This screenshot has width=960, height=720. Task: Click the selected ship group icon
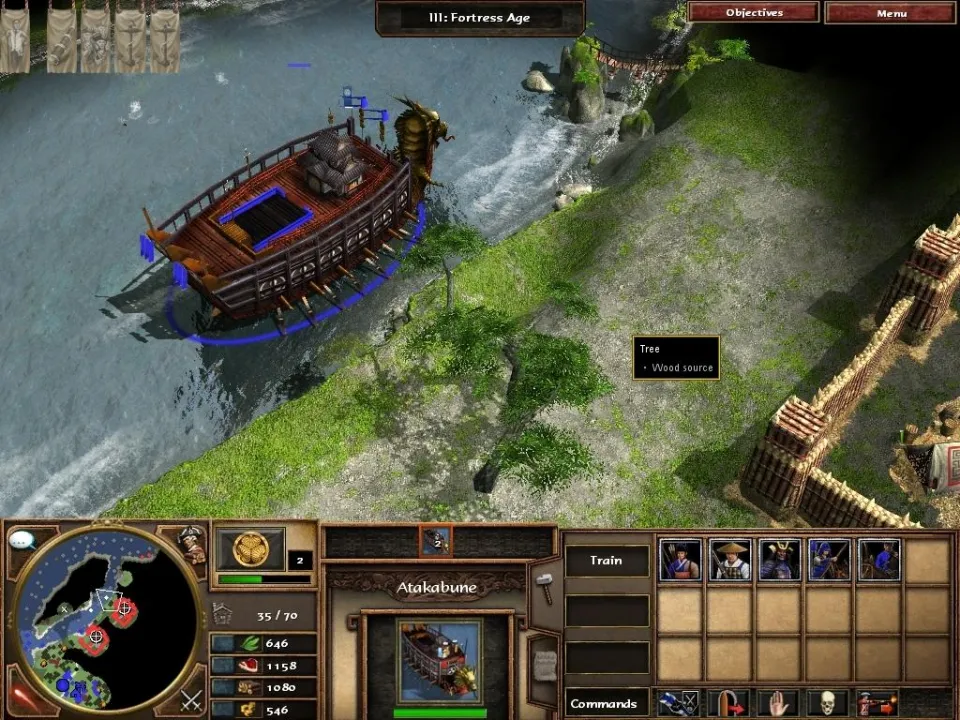436,541
